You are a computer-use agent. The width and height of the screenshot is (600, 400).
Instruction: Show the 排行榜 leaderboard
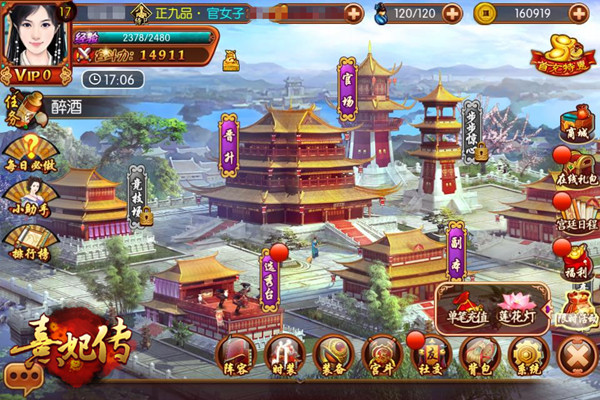point(28,240)
